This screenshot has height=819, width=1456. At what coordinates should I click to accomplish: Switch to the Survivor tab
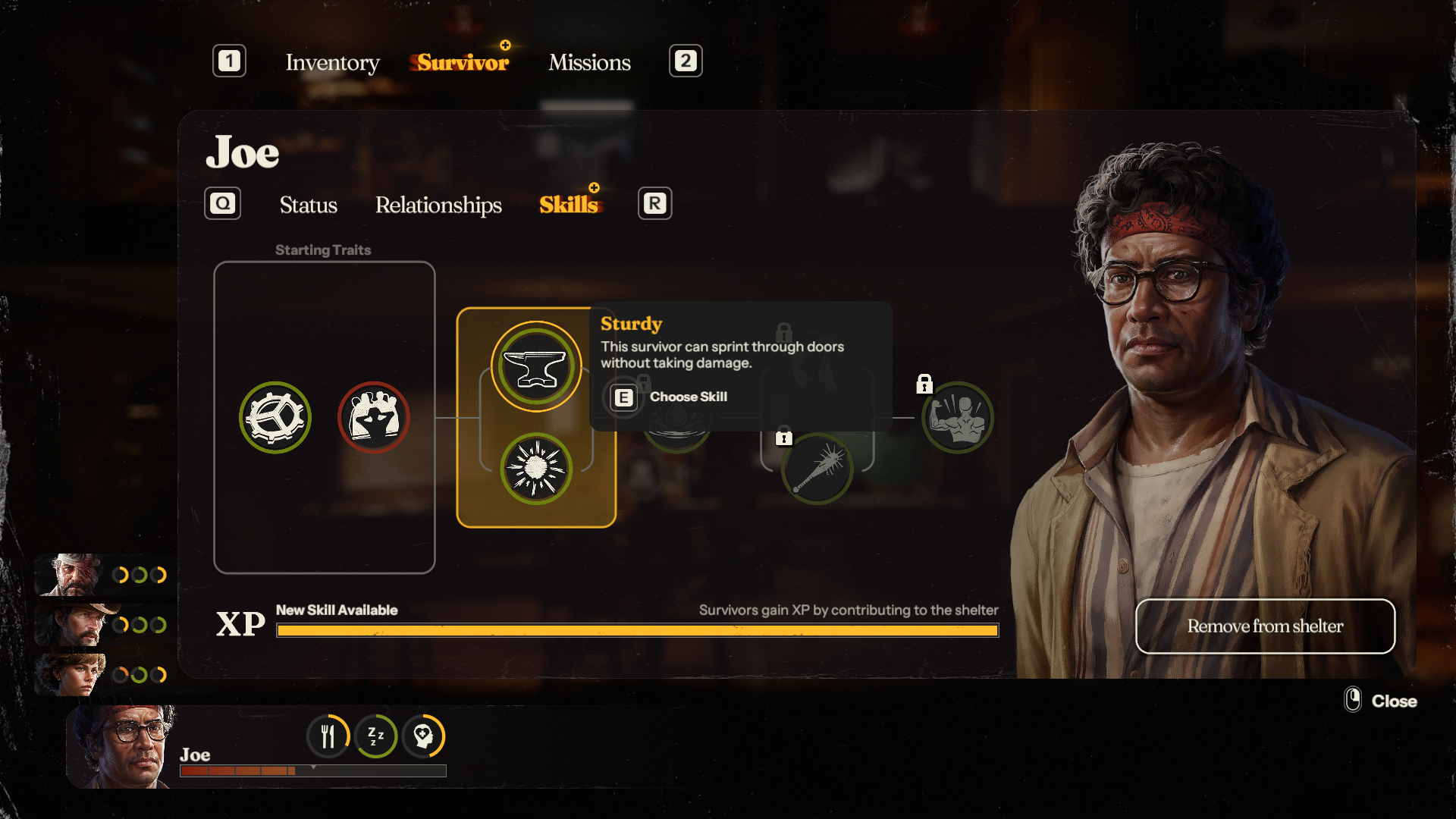point(463,62)
